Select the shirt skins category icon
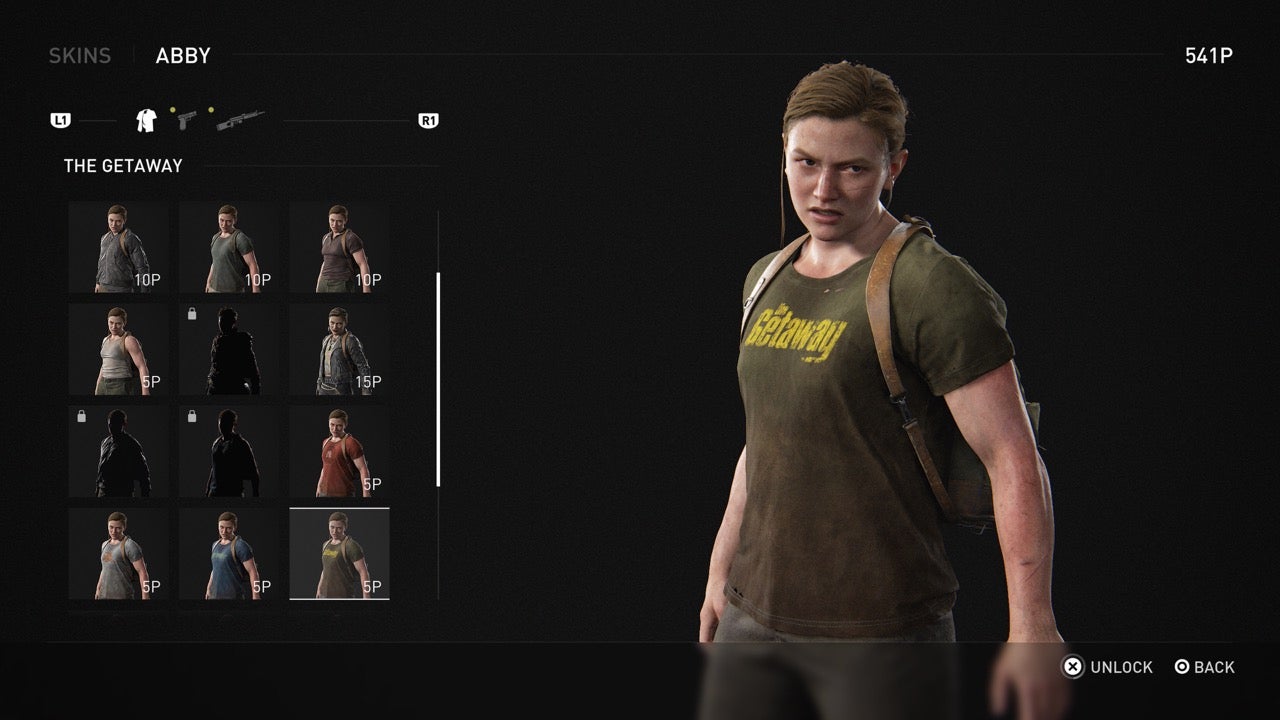This screenshot has width=1280, height=720. tap(144, 120)
